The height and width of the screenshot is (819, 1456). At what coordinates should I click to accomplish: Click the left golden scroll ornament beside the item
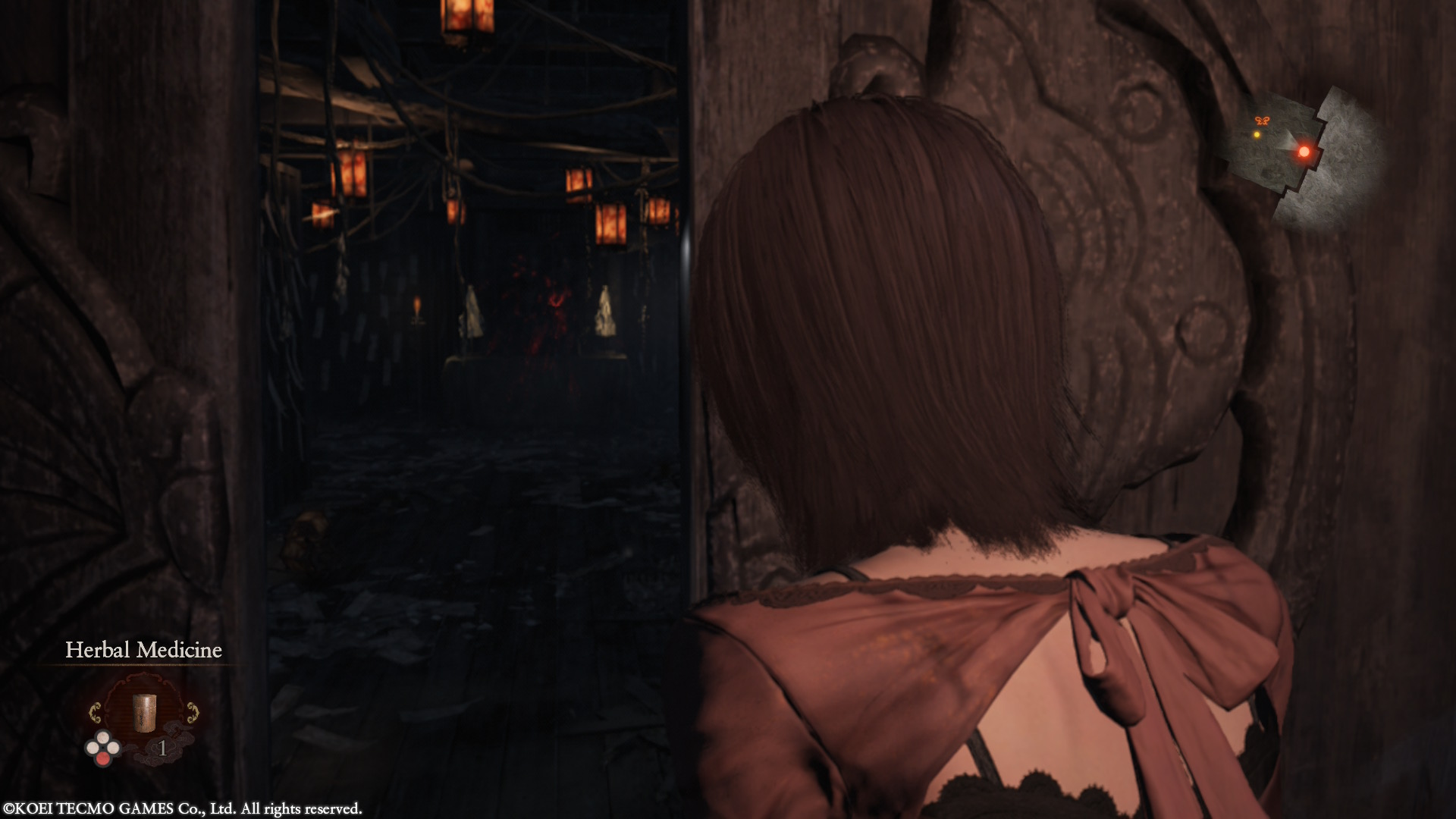coord(95,712)
